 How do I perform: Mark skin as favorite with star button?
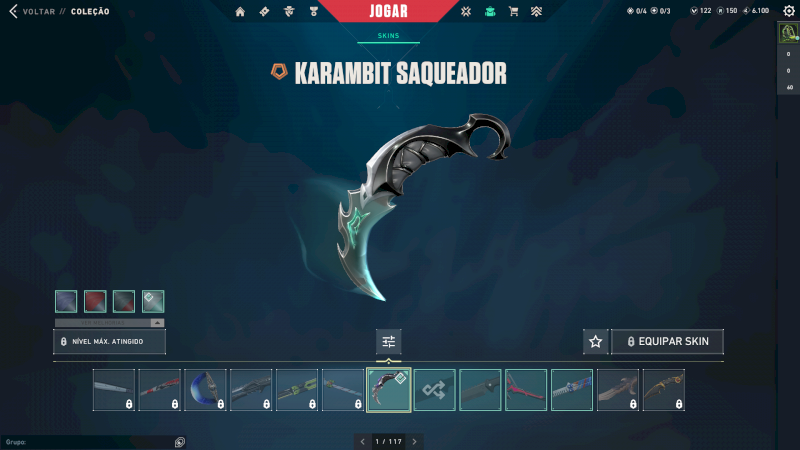click(596, 342)
